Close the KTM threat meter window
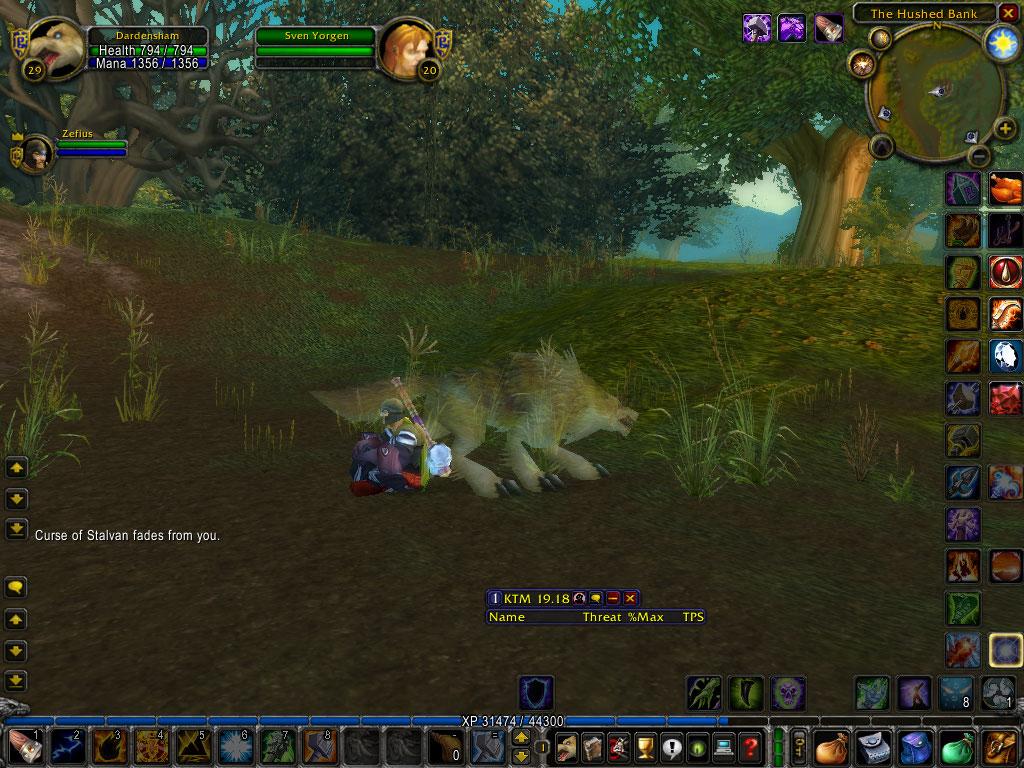Screen dimensions: 1024x768 click(x=630, y=598)
